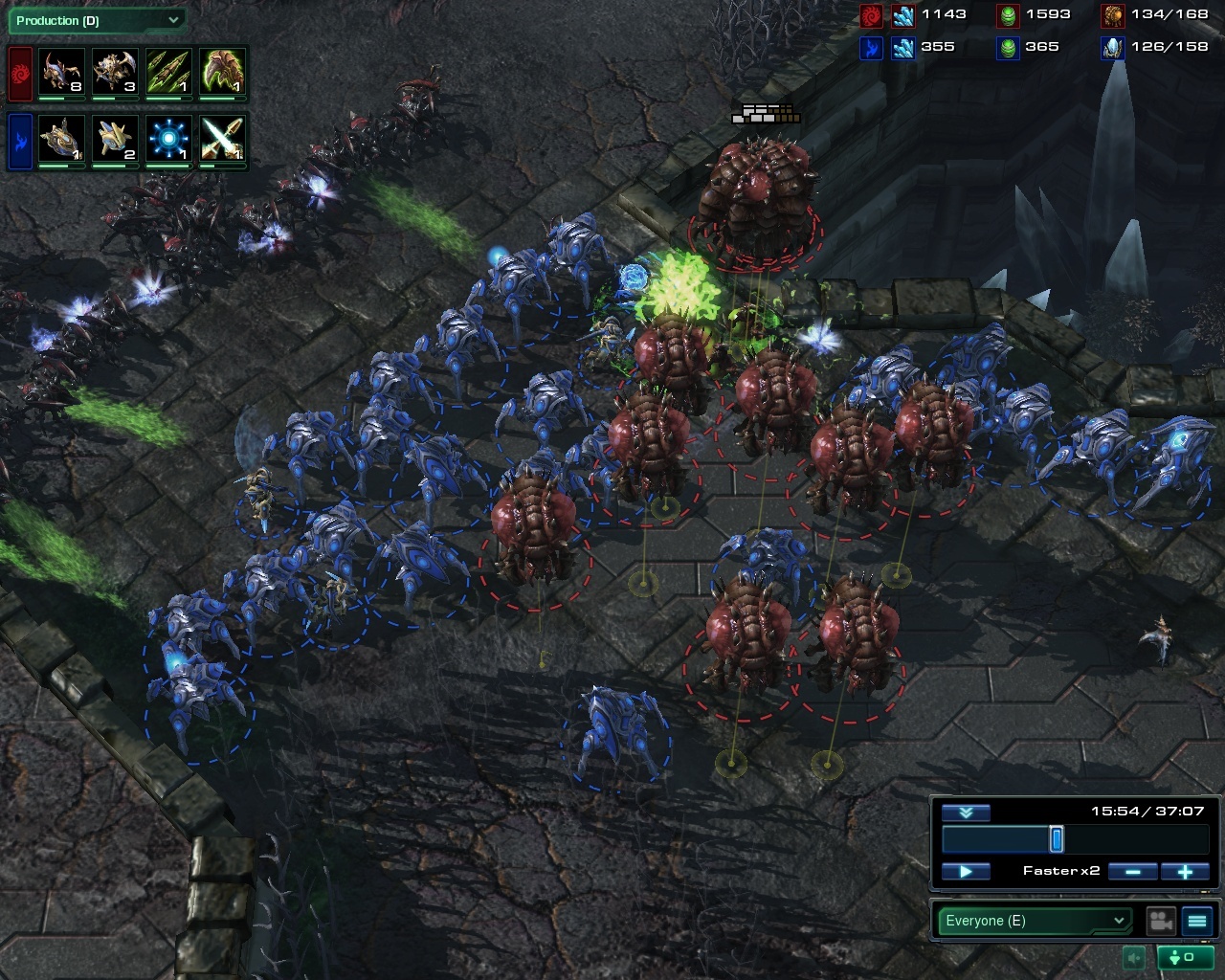The width and height of the screenshot is (1225, 980).
Task: Decrease replay speed with the minus button
Action: (x=1133, y=871)
